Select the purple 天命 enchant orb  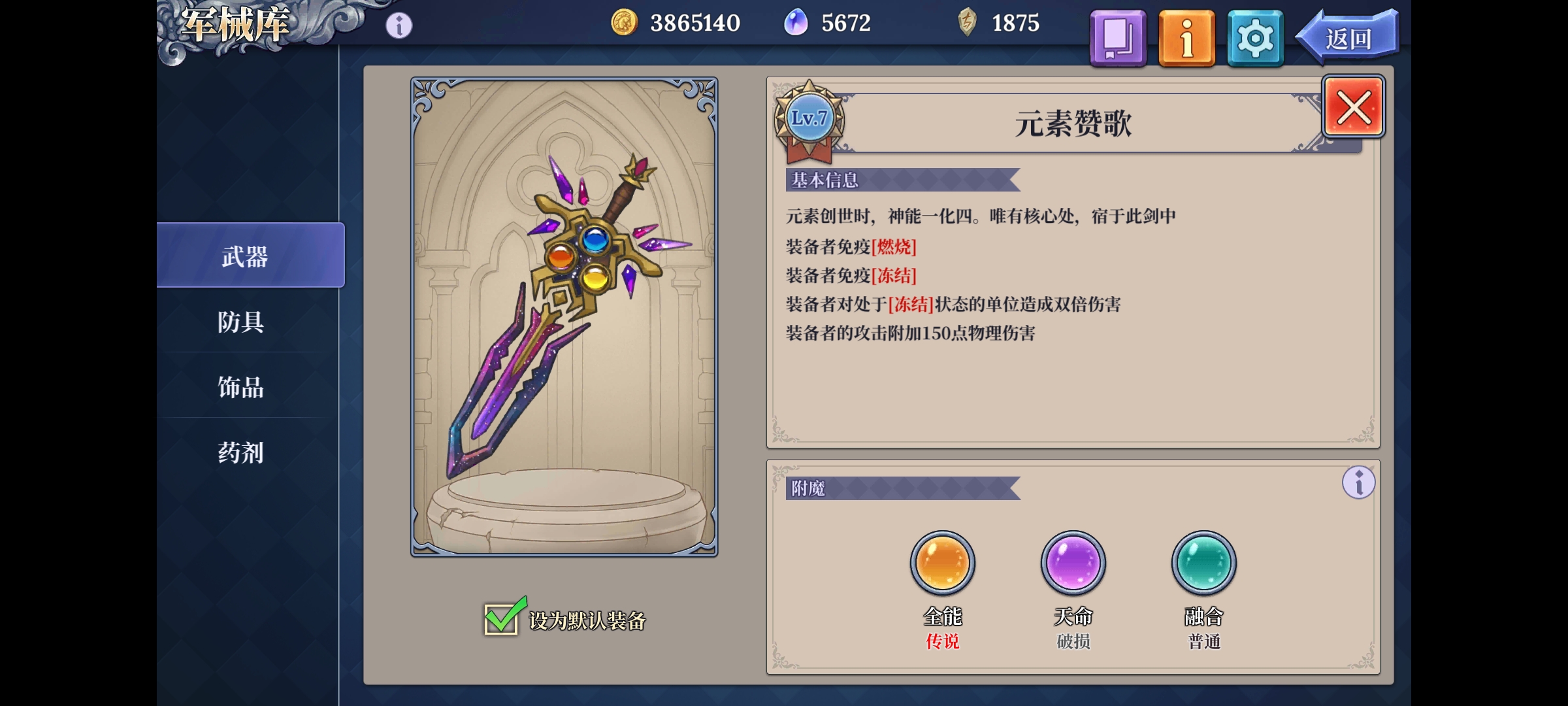coord(1072,562)
